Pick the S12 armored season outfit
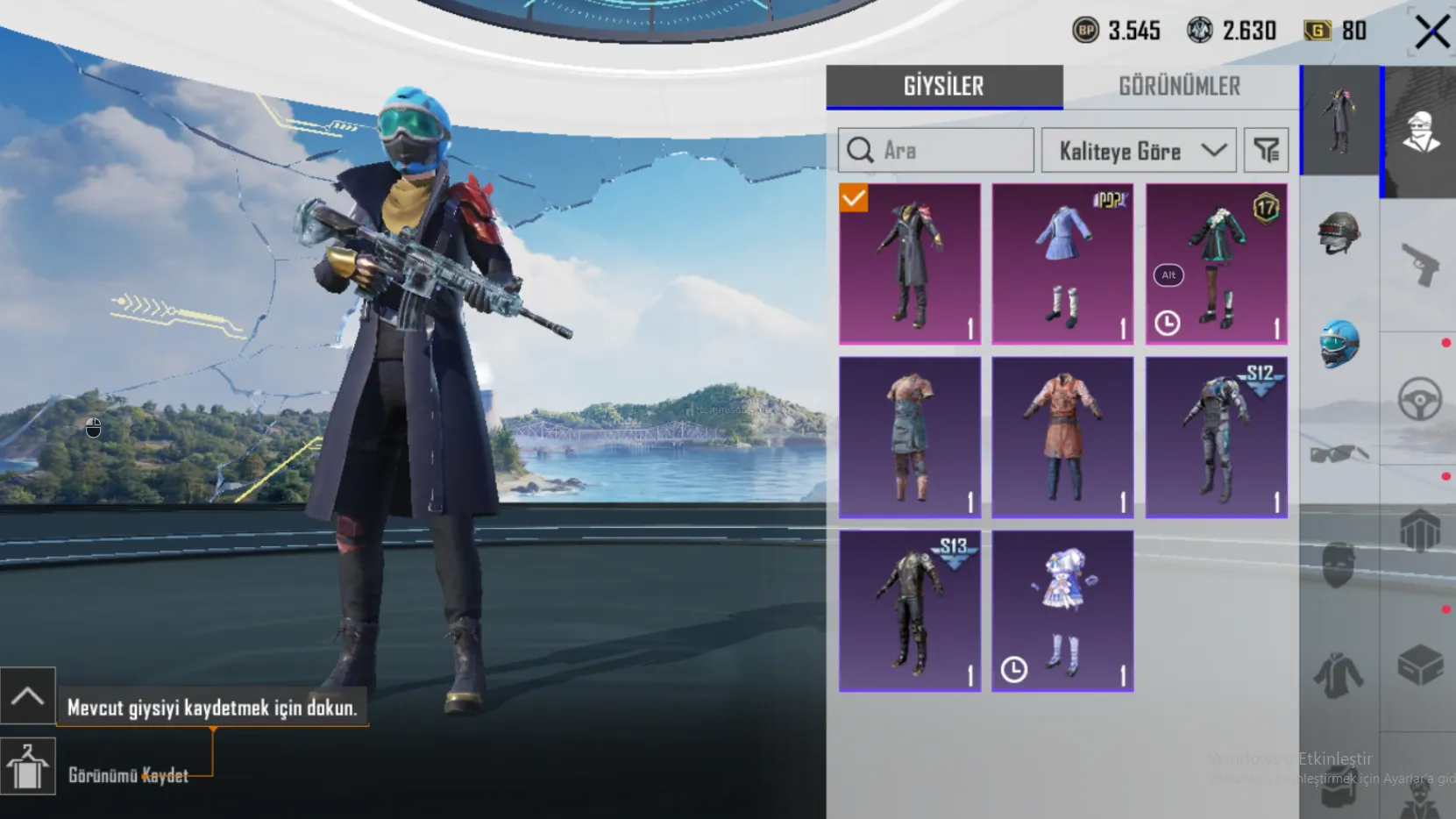1456x819 pixels. (x=1216, y=437)
